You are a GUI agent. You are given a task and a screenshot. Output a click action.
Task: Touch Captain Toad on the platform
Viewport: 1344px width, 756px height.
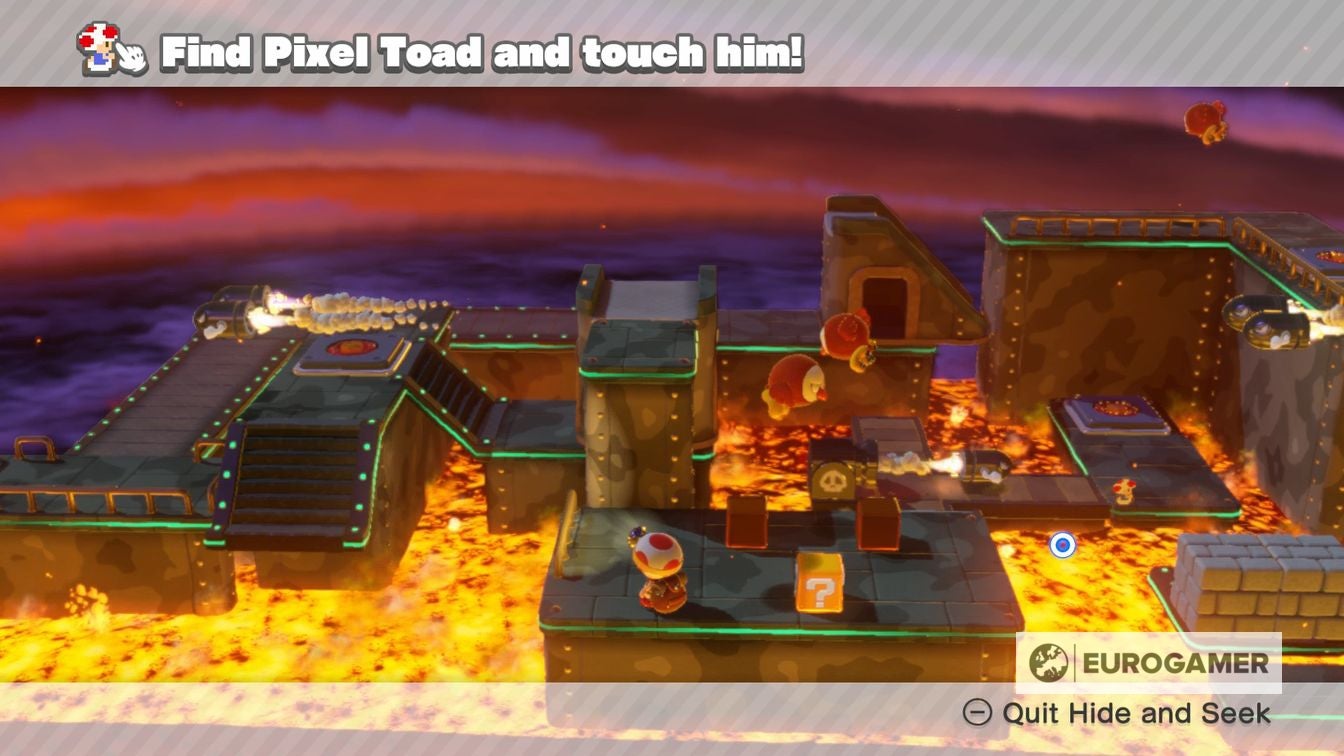[660, 570]
